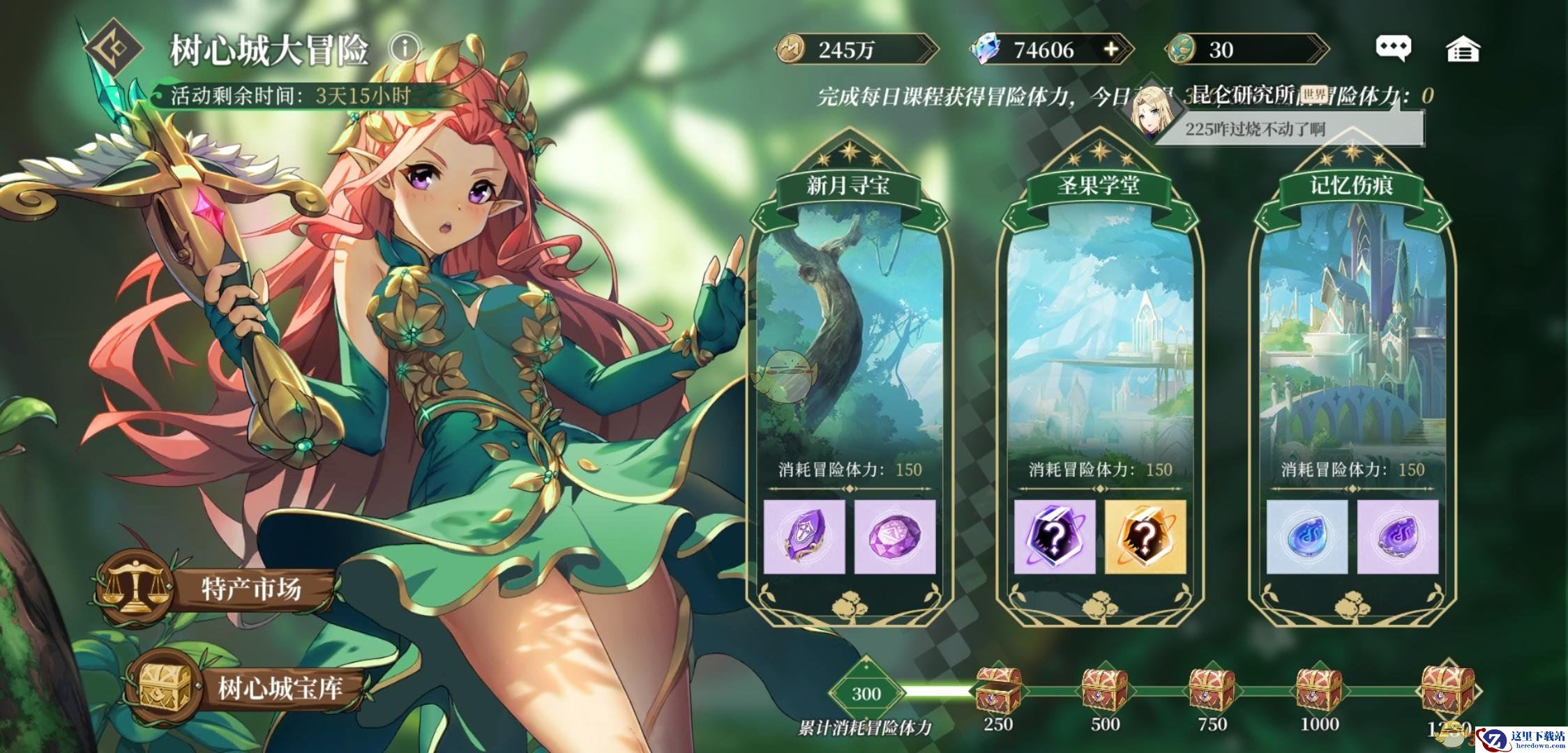Enter the 记忆伤痕 adventure card
The height and width of the screenshot is (753, 1568).
coord(1350,335)
